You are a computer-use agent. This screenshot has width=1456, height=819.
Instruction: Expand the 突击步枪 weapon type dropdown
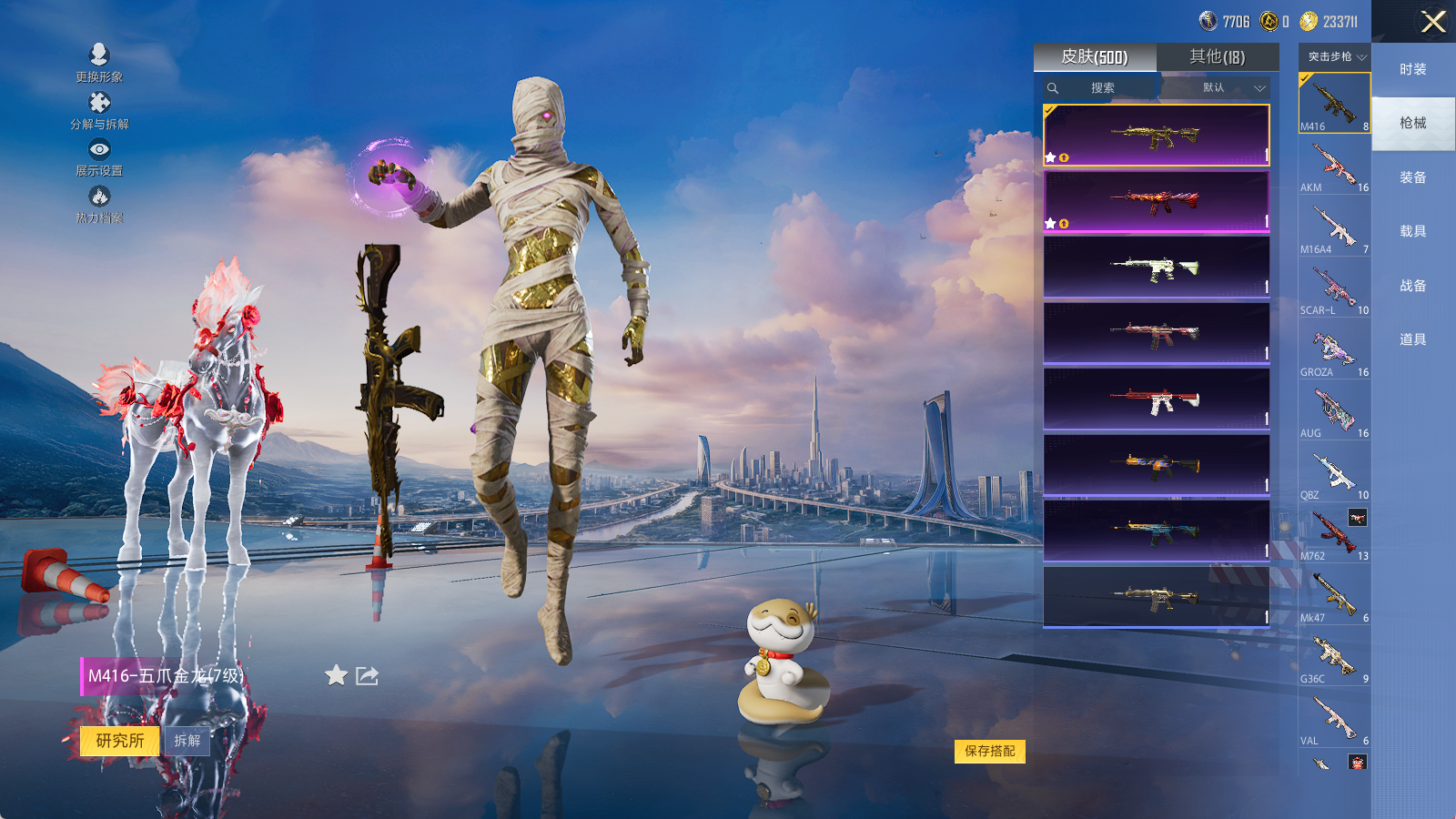[x=1336, y=57]
